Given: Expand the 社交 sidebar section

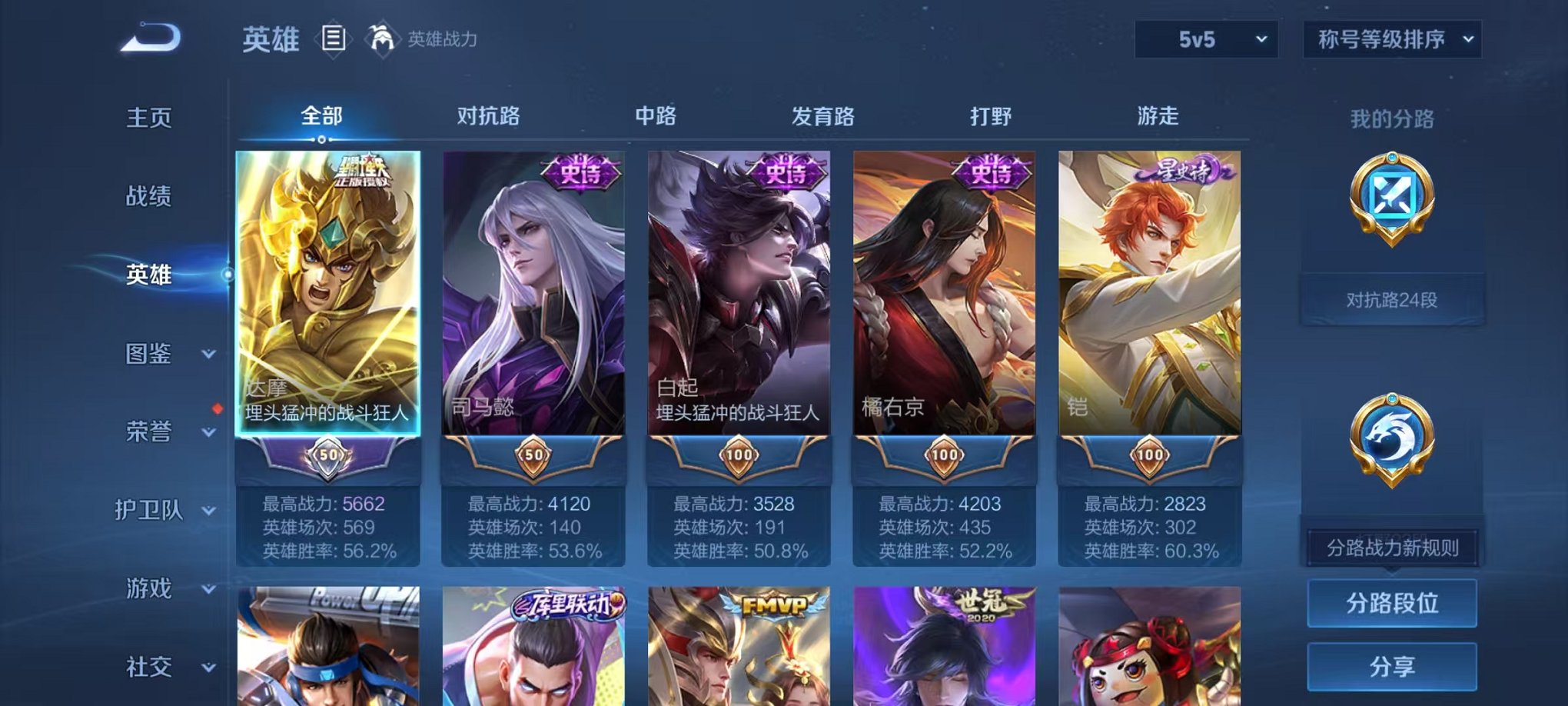Looking at the screenshot, I should pyautogui.click(x=151, y=665).
